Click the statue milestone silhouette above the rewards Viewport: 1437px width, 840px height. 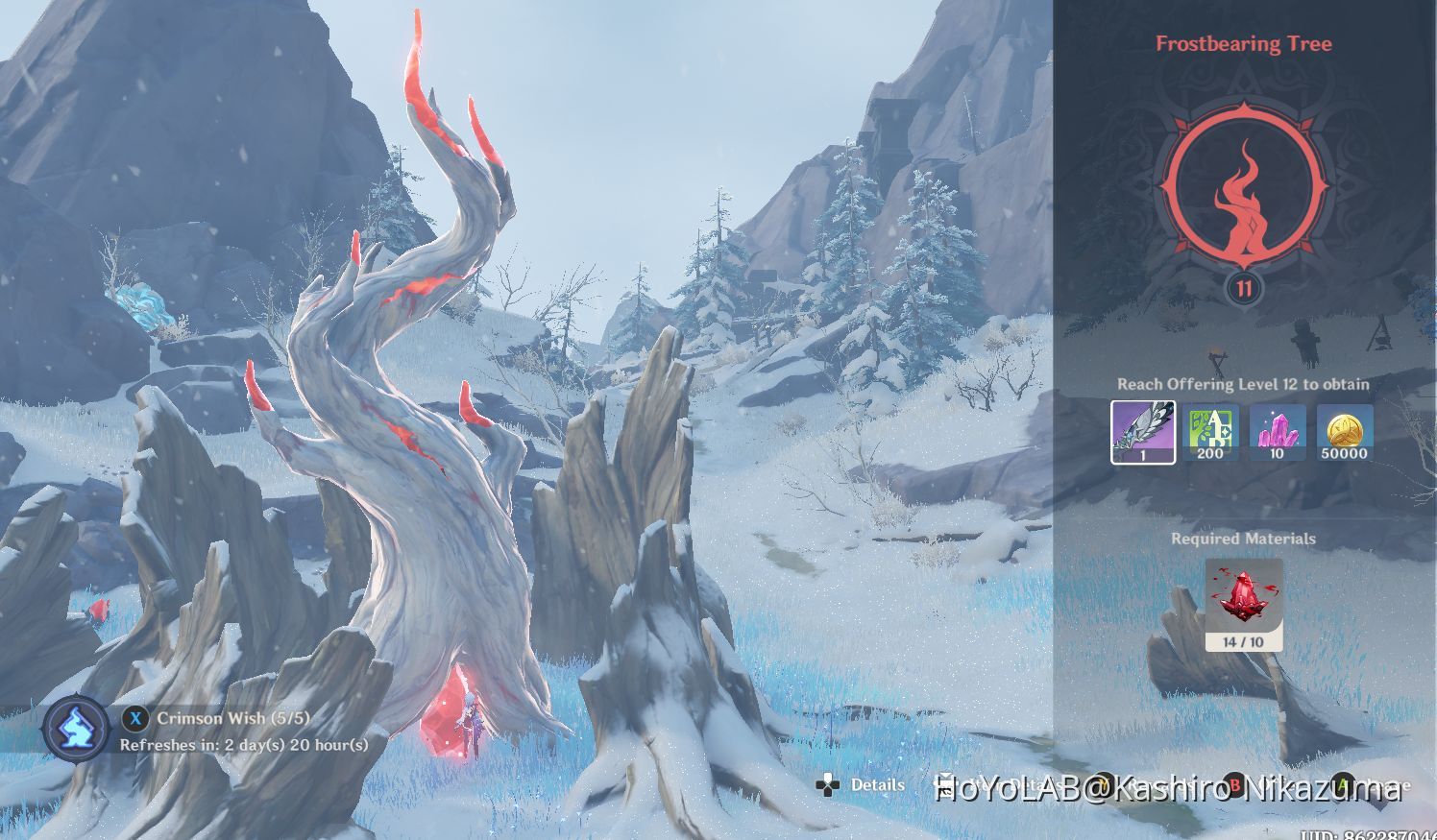coord(1304,341)
